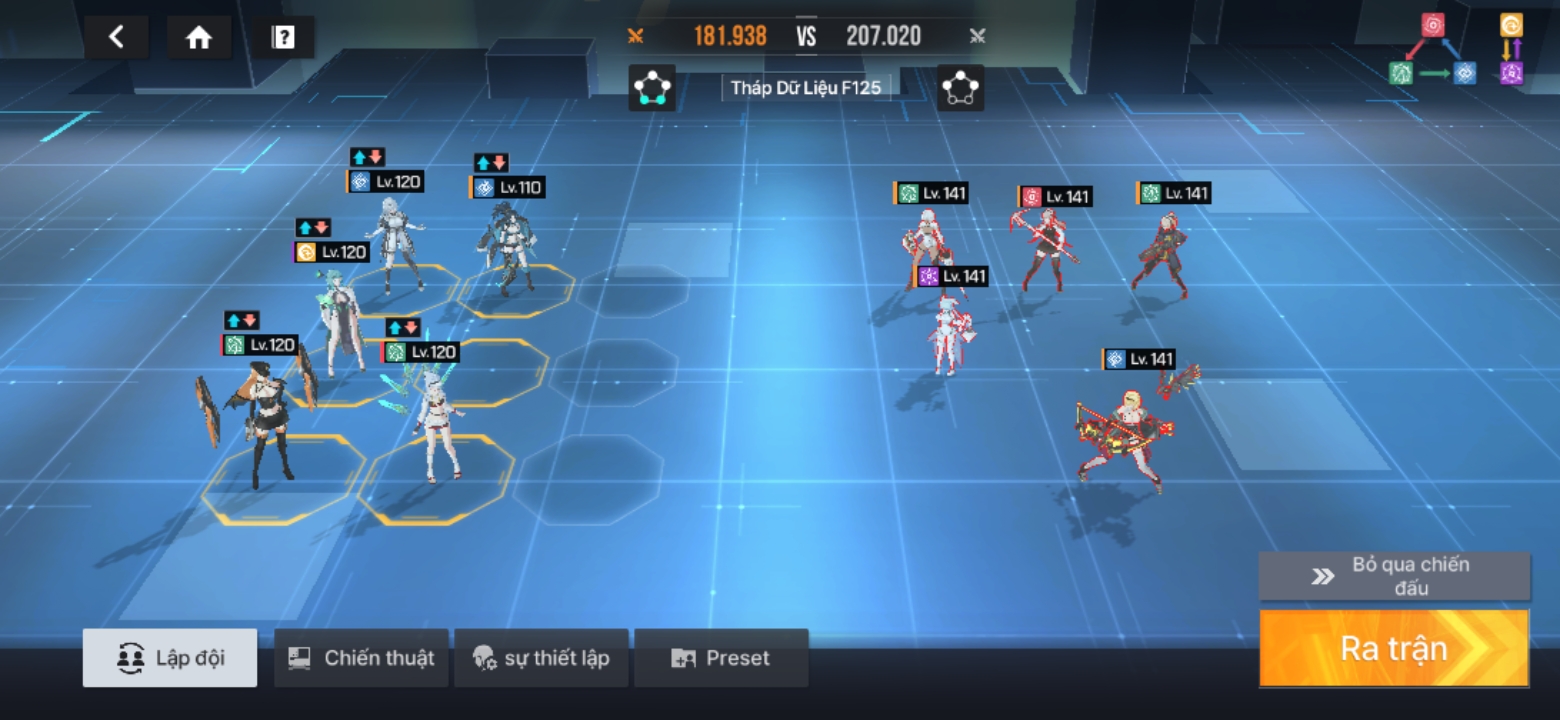Image resolution: width=1560 pixels, height=720 pixels.
Task: Open the Preset tab
Action: pos(721,658)
